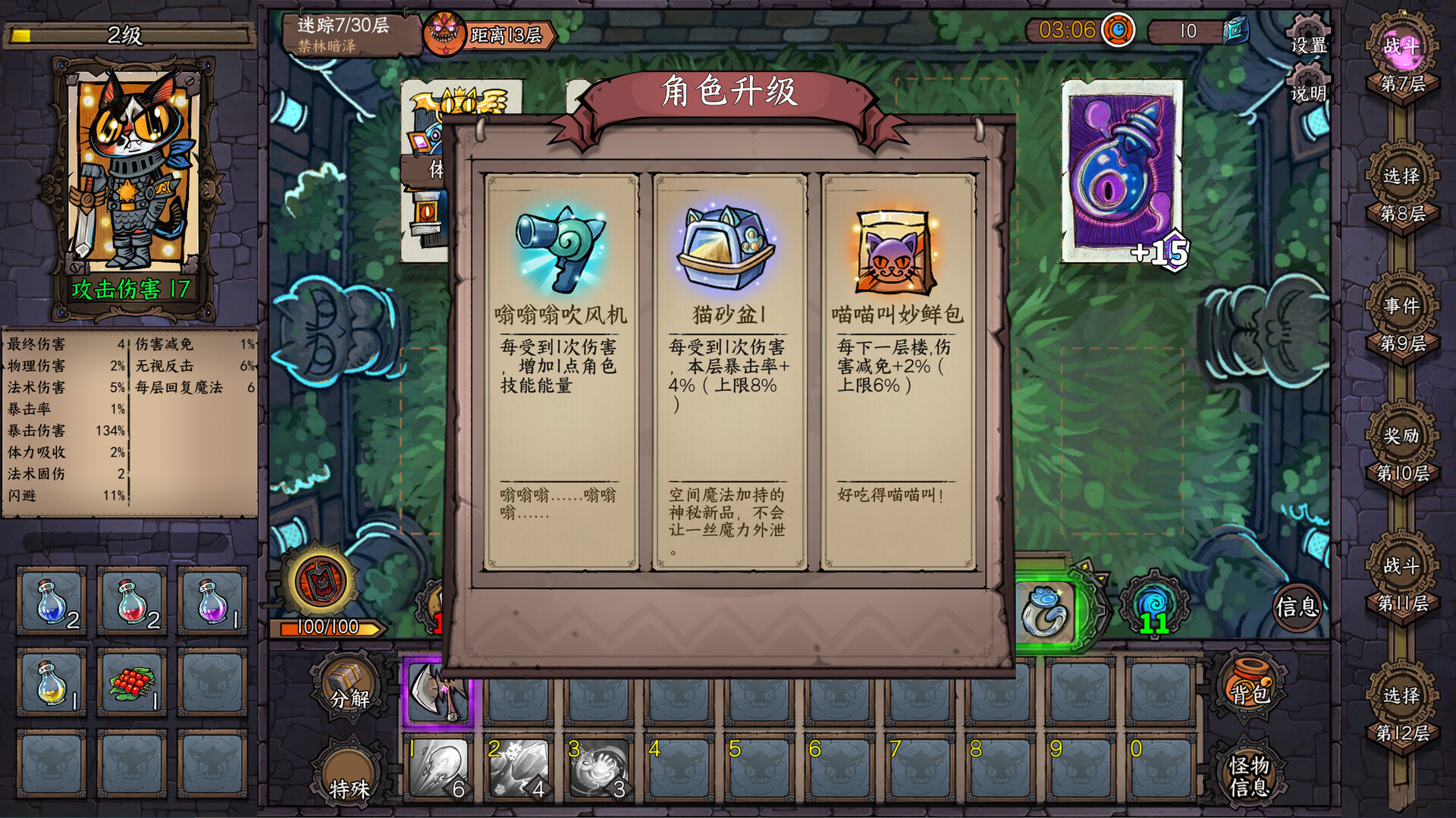Use the blue potion in inventory

coord(49,603)
